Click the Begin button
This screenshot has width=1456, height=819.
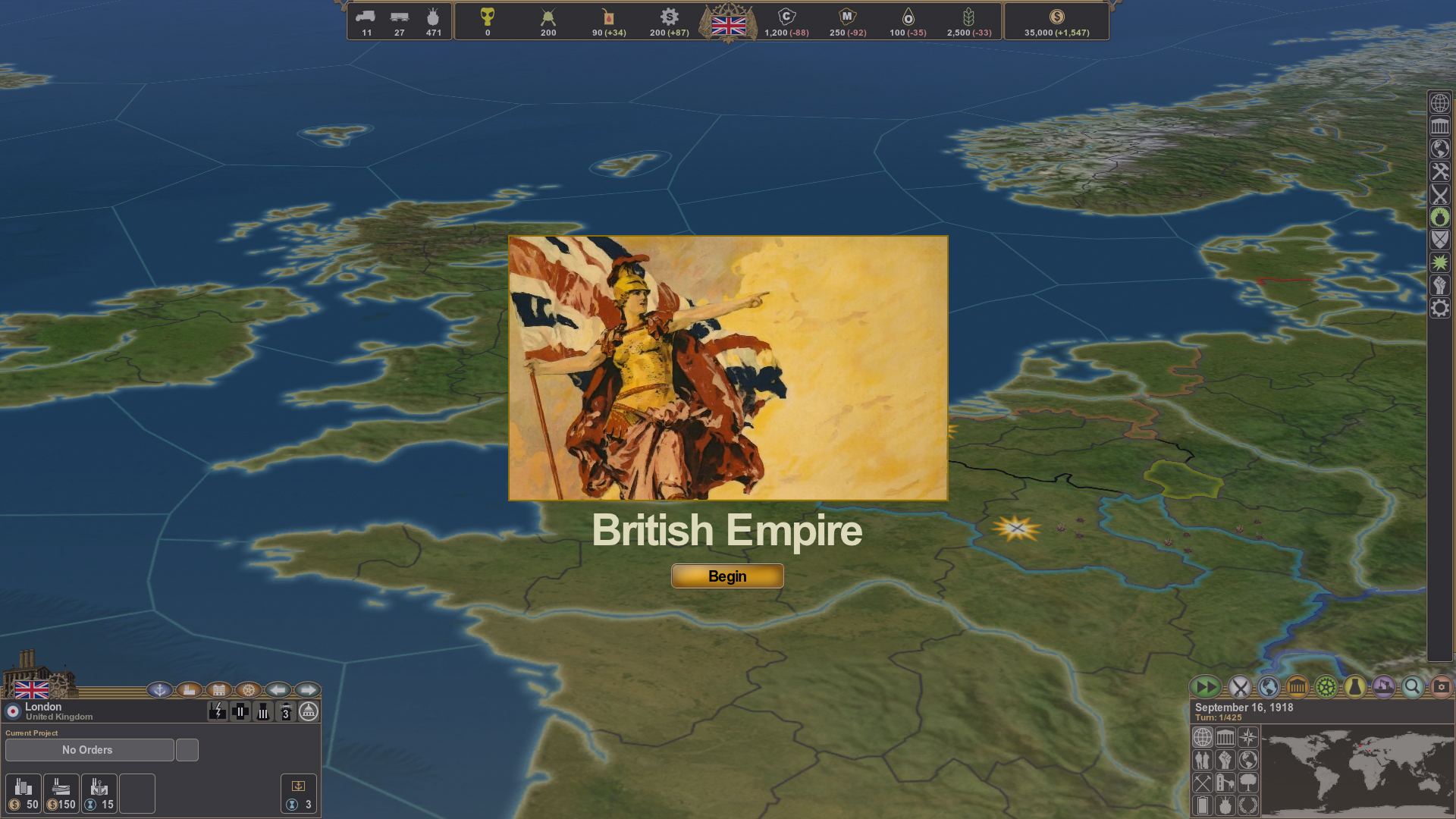coord(726,576)
